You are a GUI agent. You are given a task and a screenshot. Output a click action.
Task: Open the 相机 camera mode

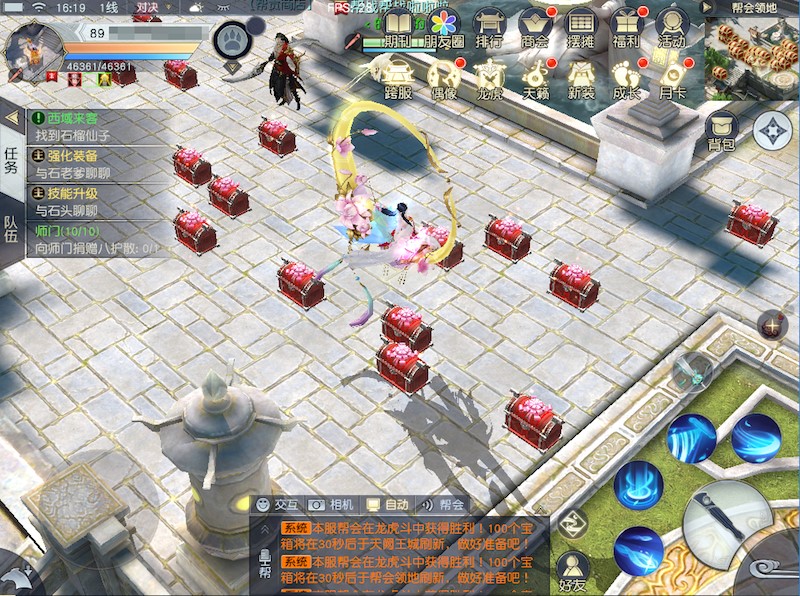(331, 505)
